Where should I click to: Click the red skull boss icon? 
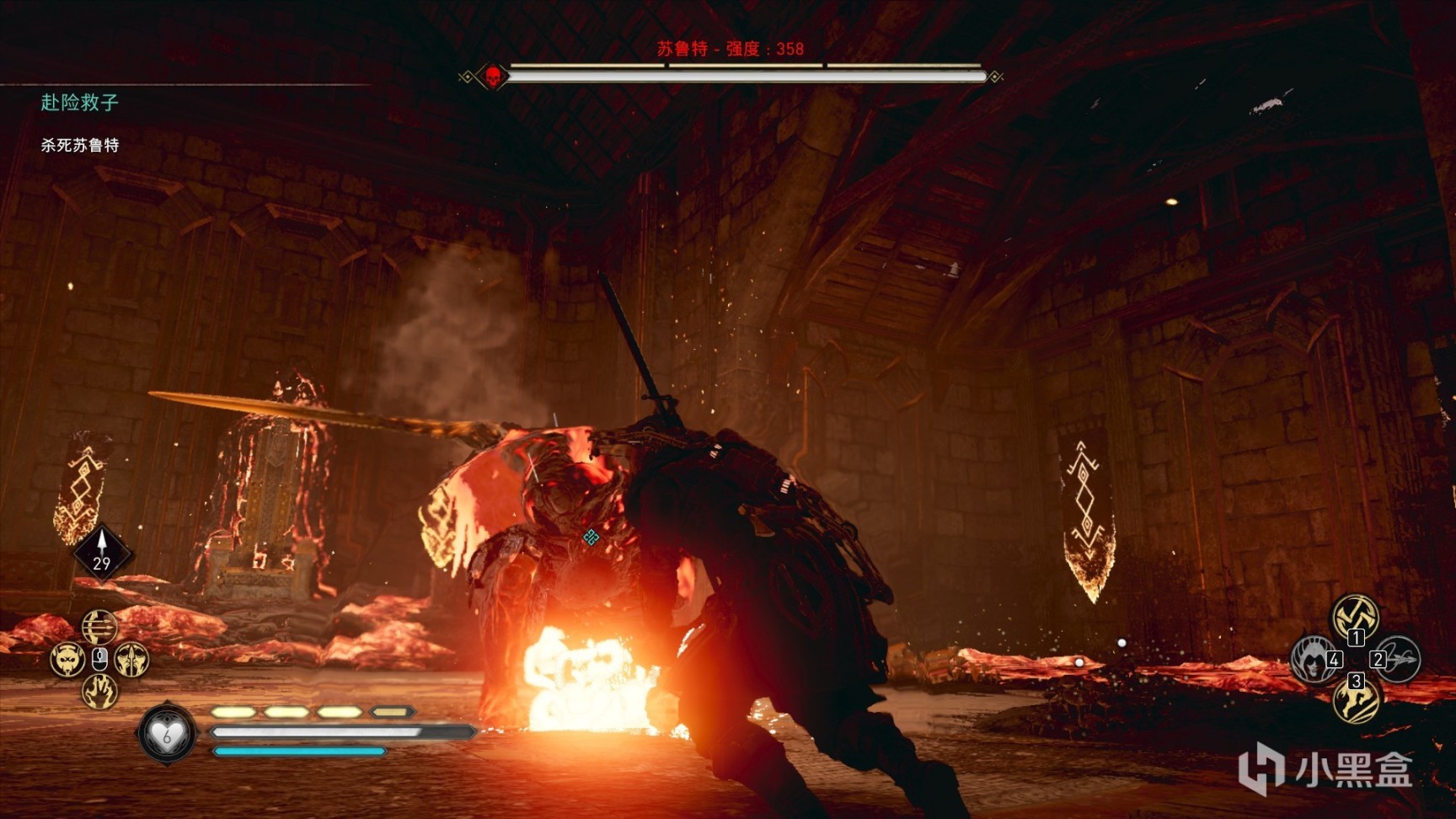coord(493,78)
